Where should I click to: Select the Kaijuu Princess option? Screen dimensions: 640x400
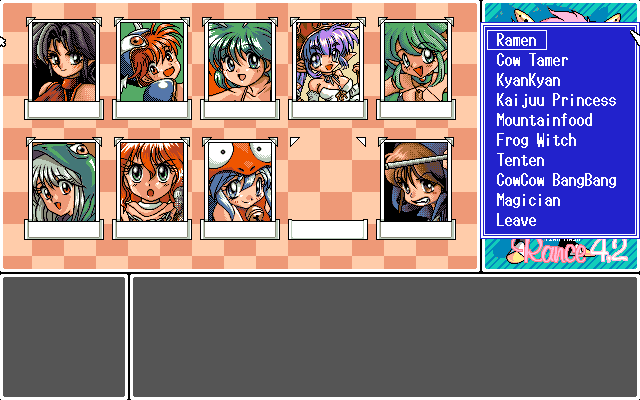tap(556, 101)
